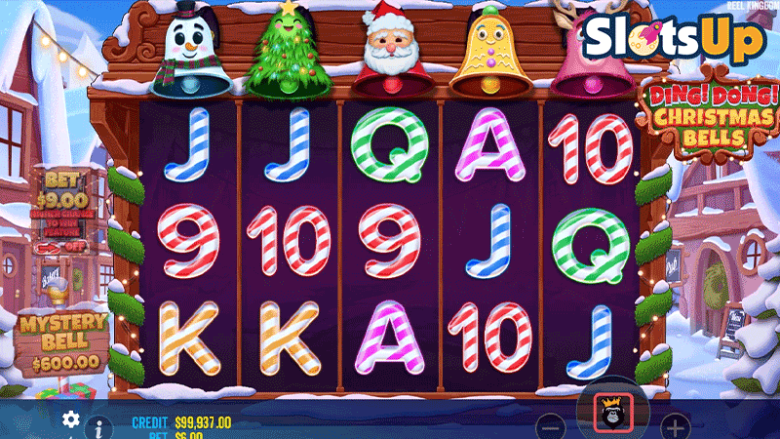This screenshot has height=439, width=780.
Task: Toggle the higher chance bet feature switch
Action: coord(61,247)
